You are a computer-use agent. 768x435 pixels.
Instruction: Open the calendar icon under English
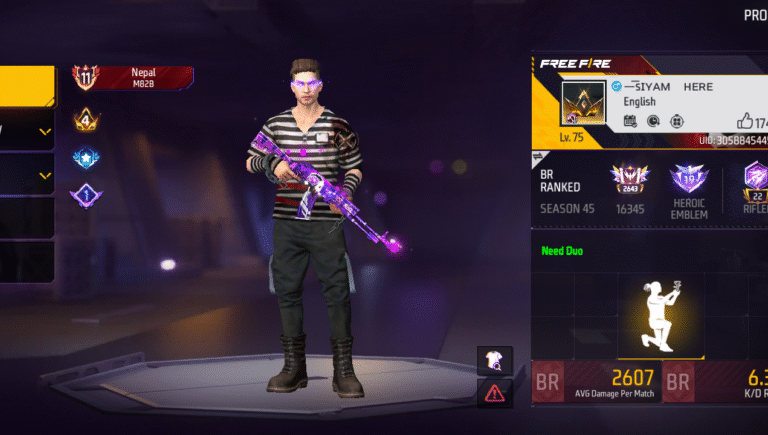click(x=630, y=121)
